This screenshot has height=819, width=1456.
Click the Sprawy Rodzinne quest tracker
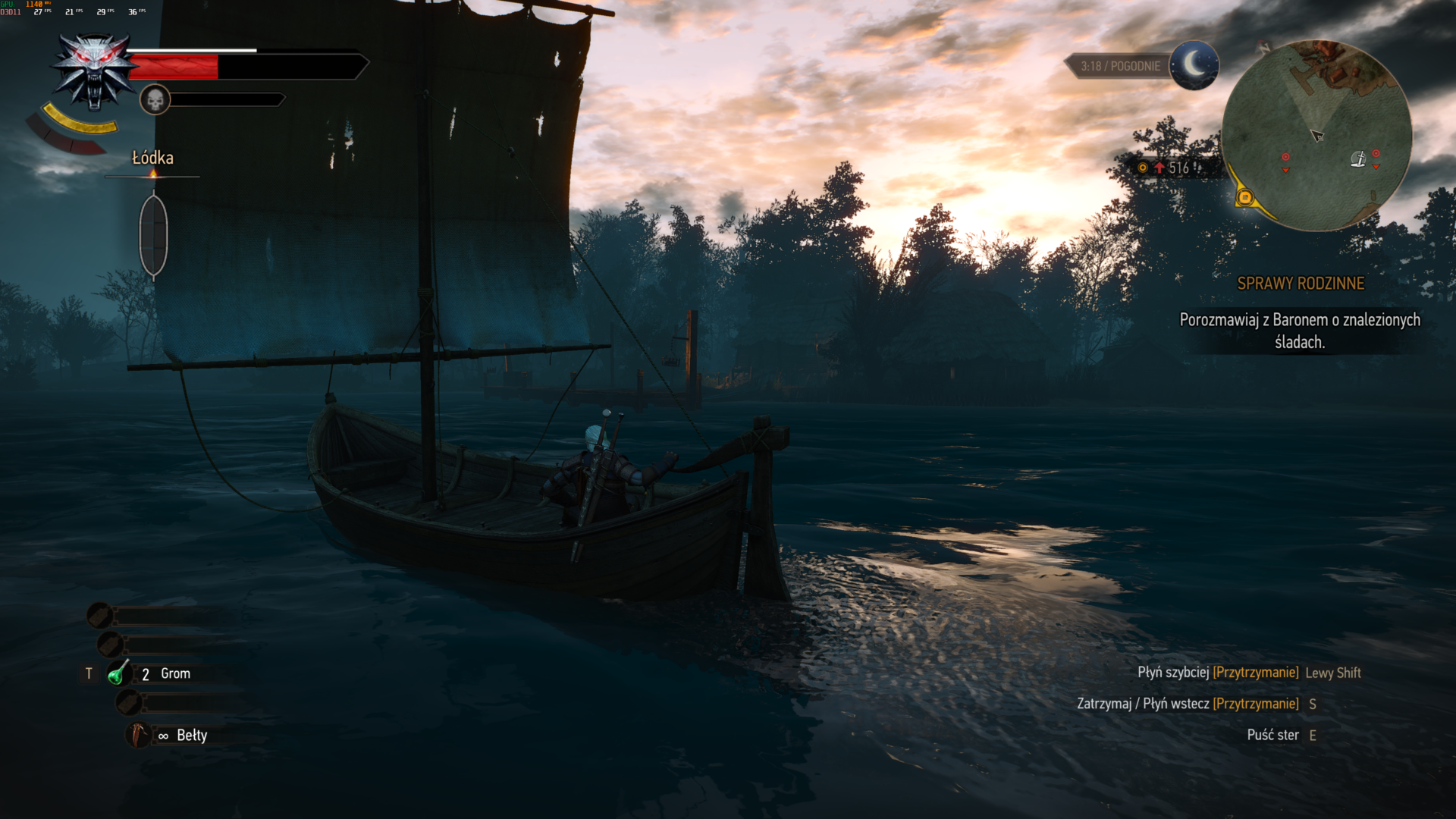pos(1300,284)
